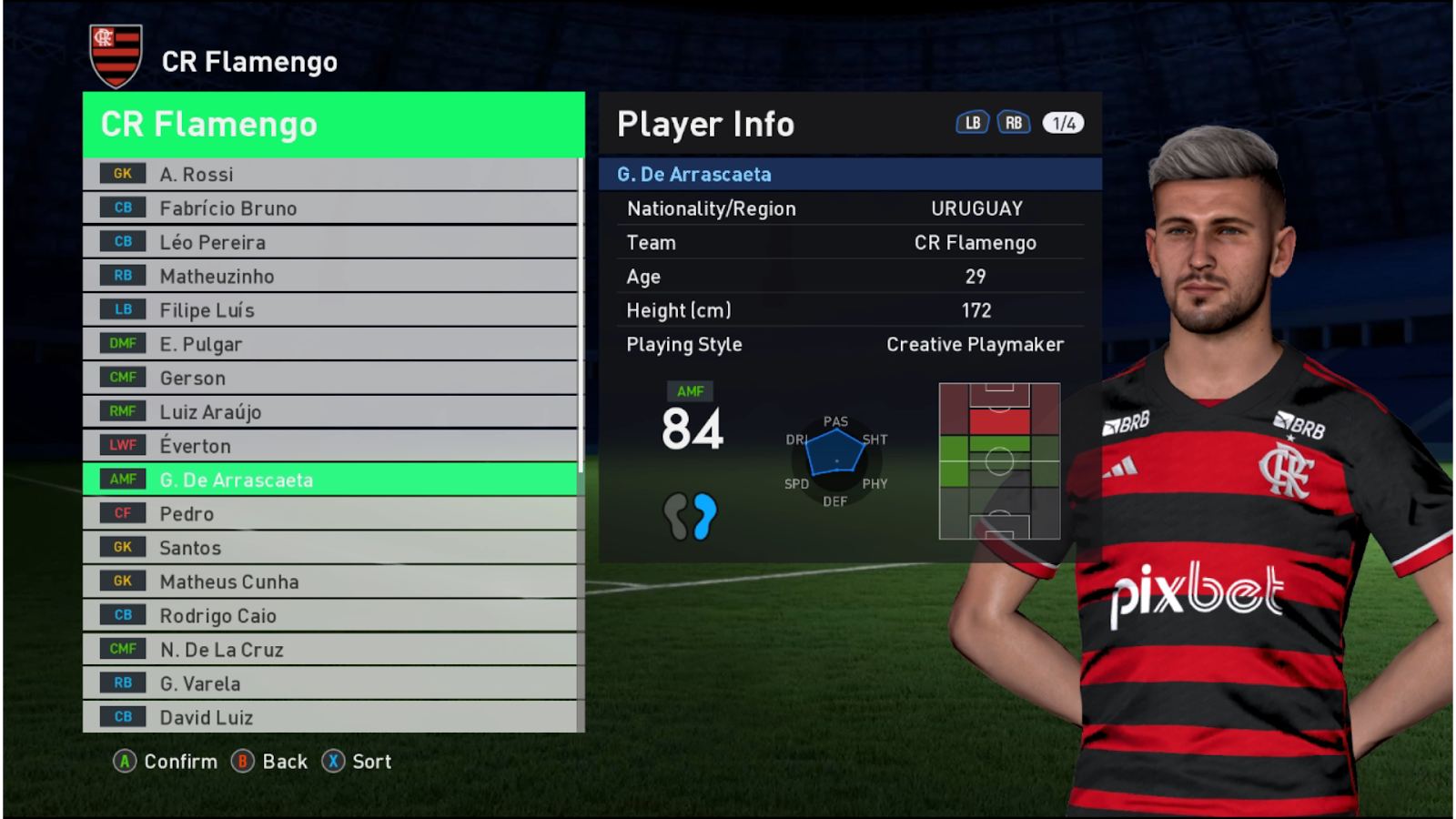Select Luiz Araújo in the roster
This screenshot has height=819, width=1456.
pos(329,411)
